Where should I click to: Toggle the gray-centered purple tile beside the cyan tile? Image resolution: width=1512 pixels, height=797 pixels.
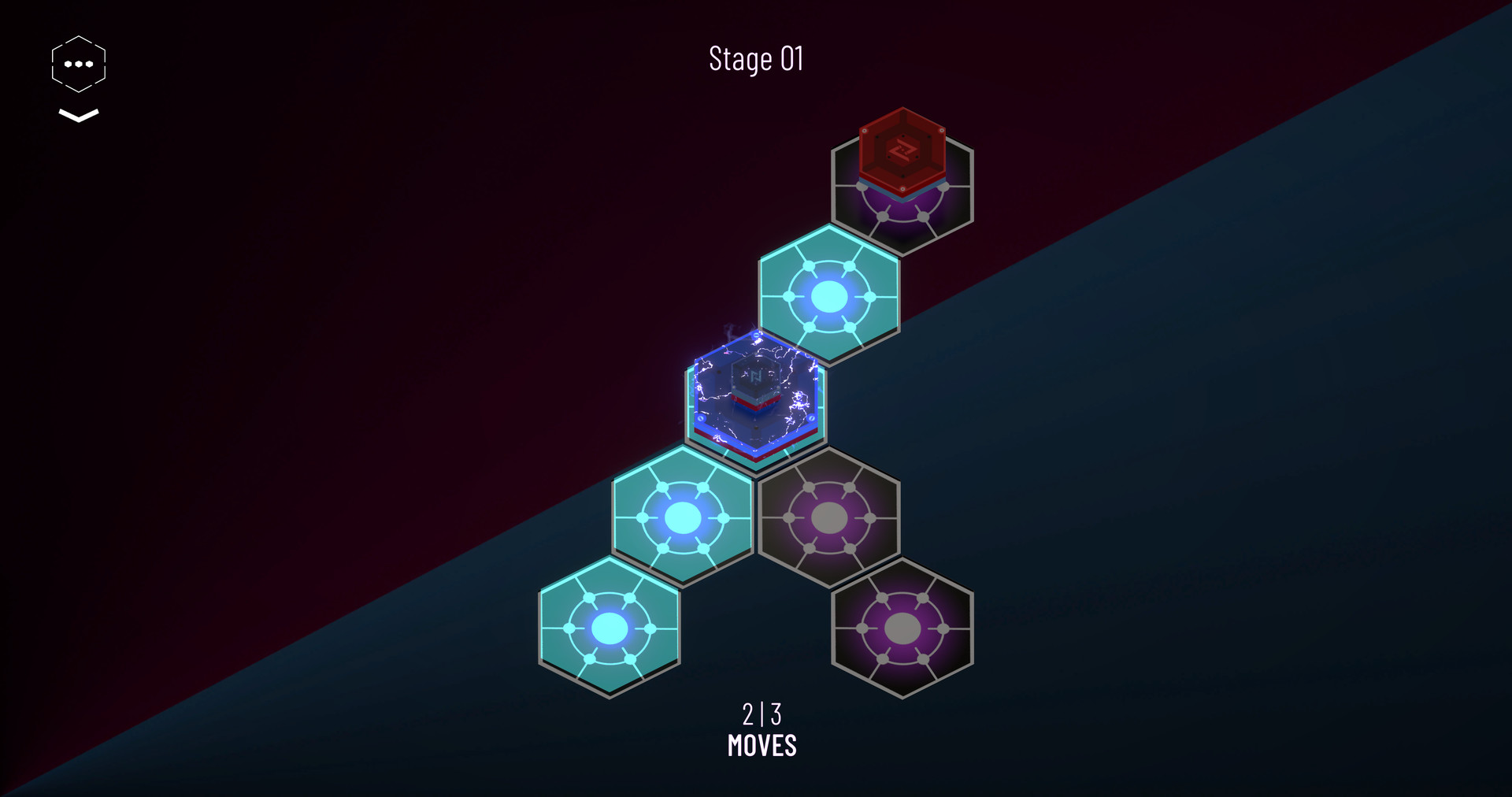pyautogui.click(x=828, y=516)
